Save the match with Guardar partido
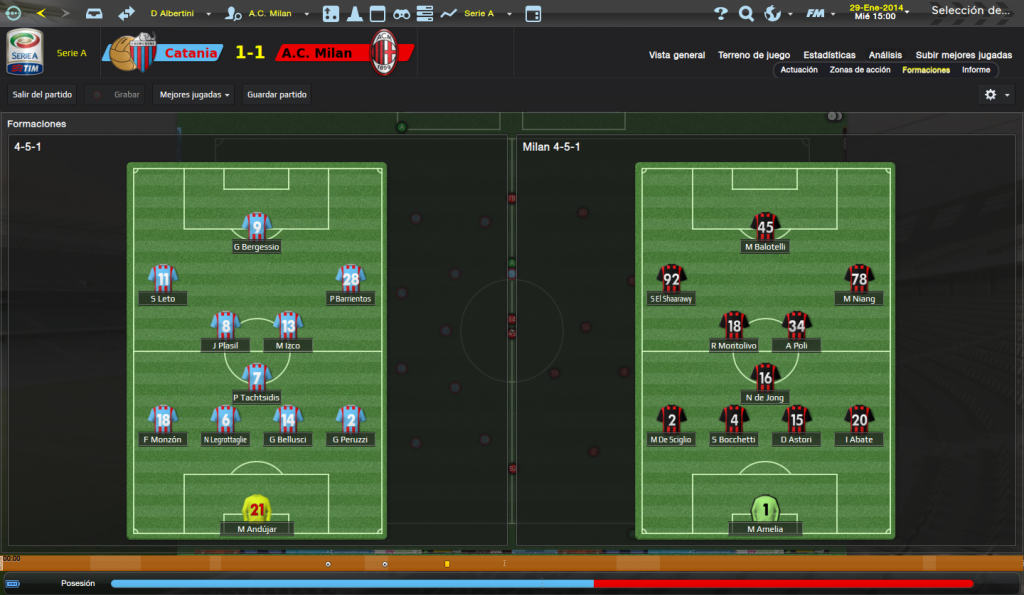1024x595 pixels. click(277, 94)
